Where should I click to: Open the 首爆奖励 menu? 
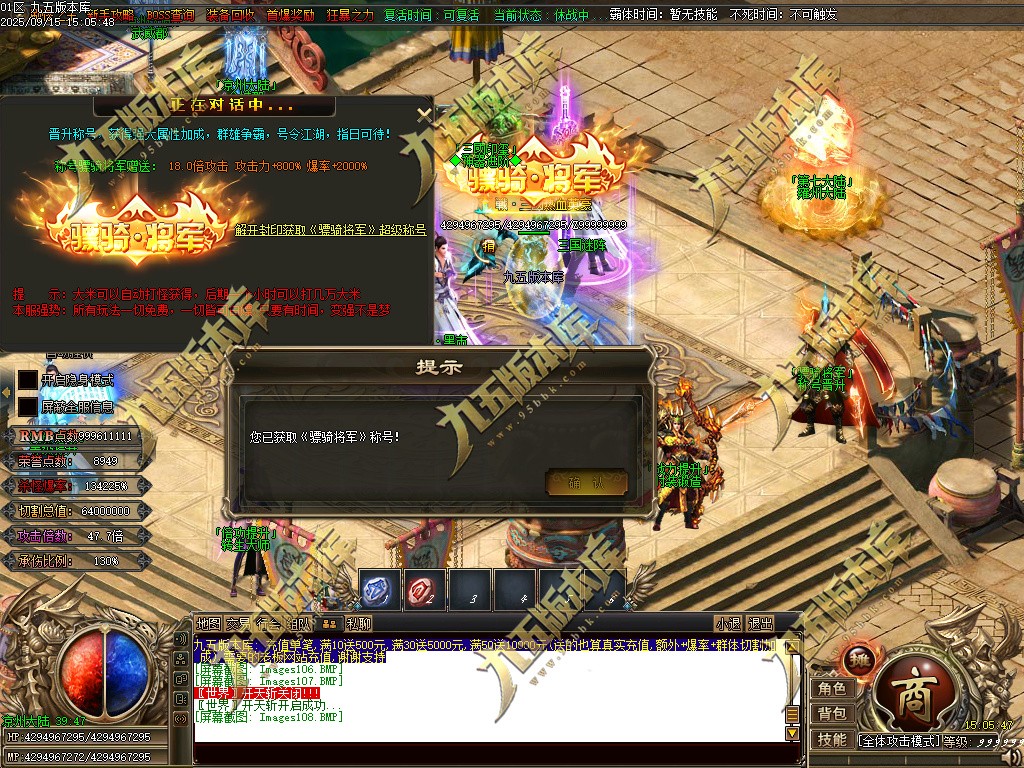coord(291,16)
